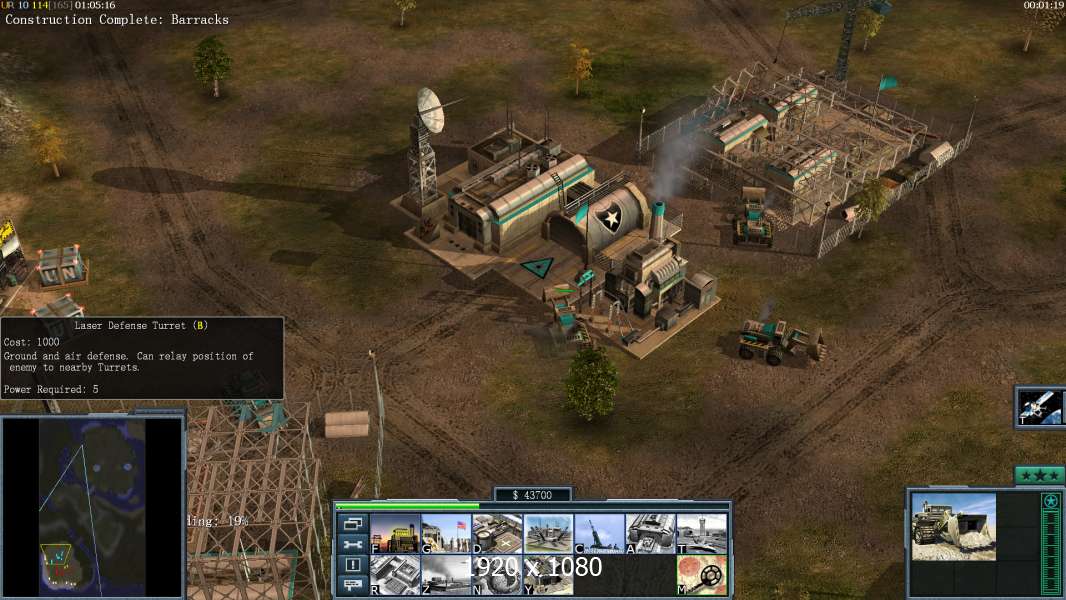Build the bunker structure icon marked Y
This screenshot has height=600, width=1066.
click(x=548, y=574)
